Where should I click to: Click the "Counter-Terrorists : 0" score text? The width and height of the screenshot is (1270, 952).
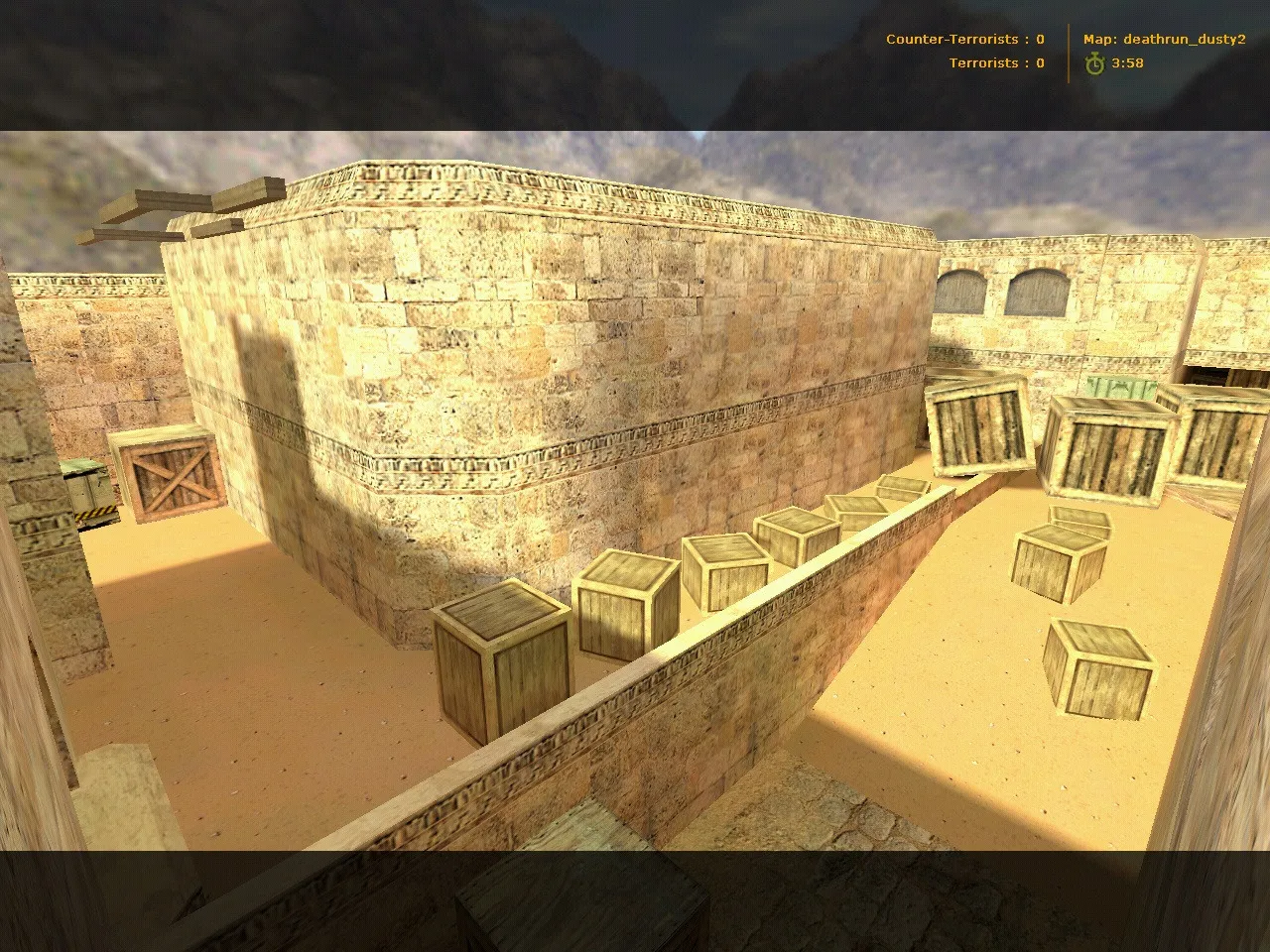962,39
